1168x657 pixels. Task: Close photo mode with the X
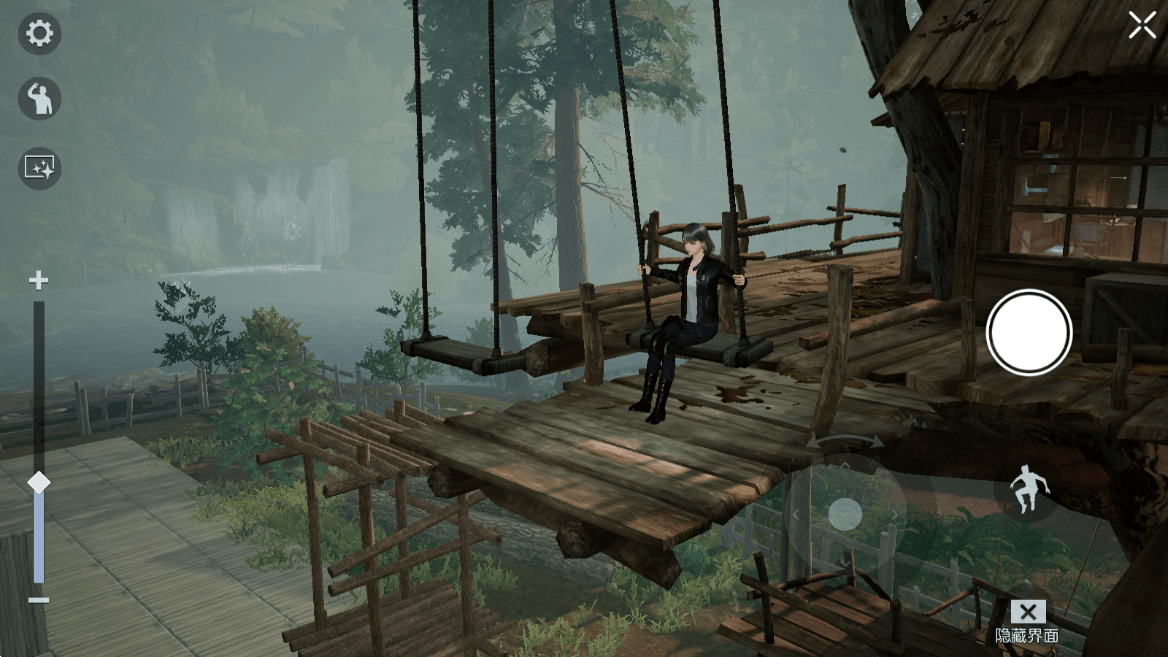click(1142, 26)
